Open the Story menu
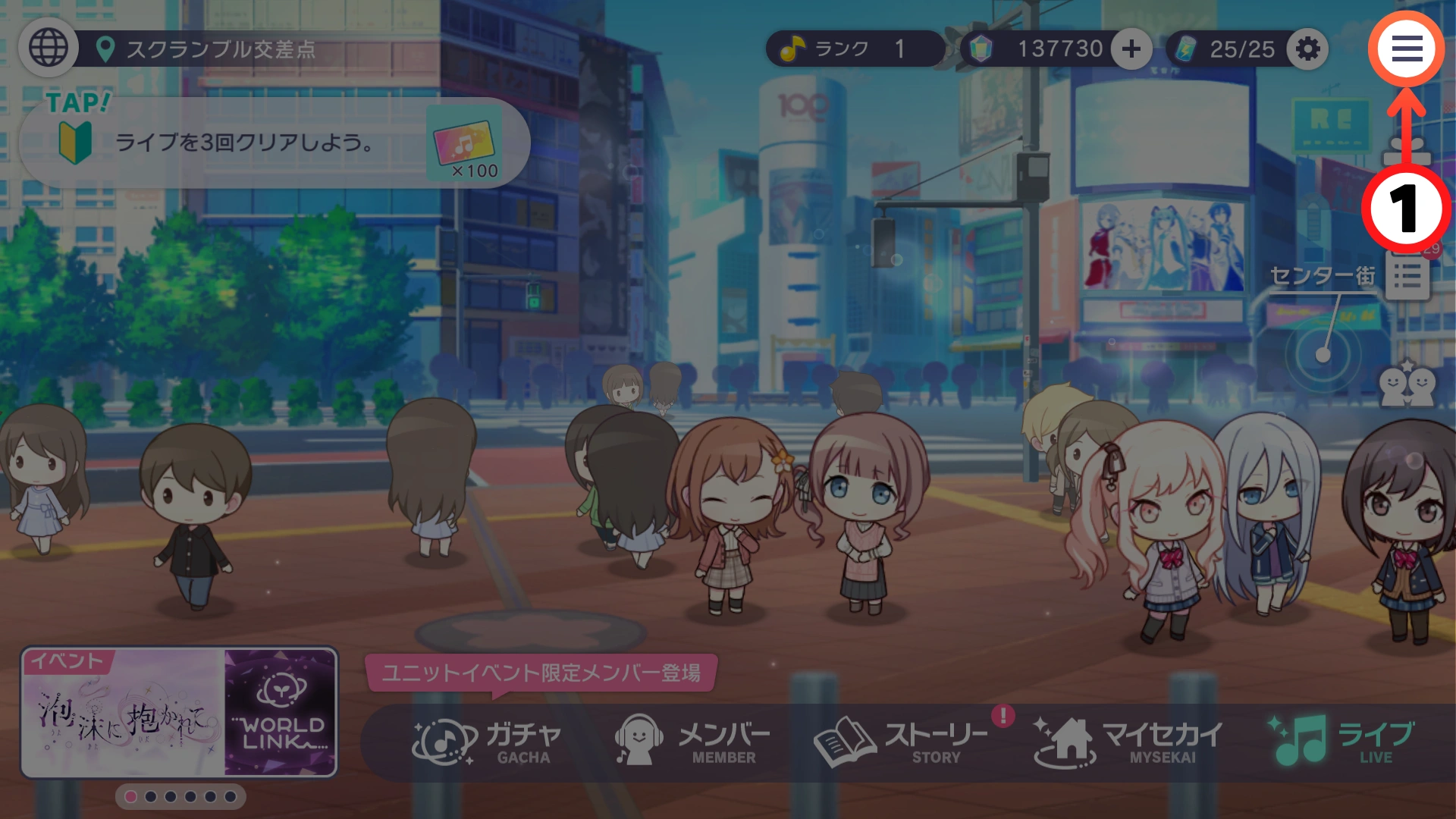Screen dimensions: 1456x819 click(x=901, y=742)
